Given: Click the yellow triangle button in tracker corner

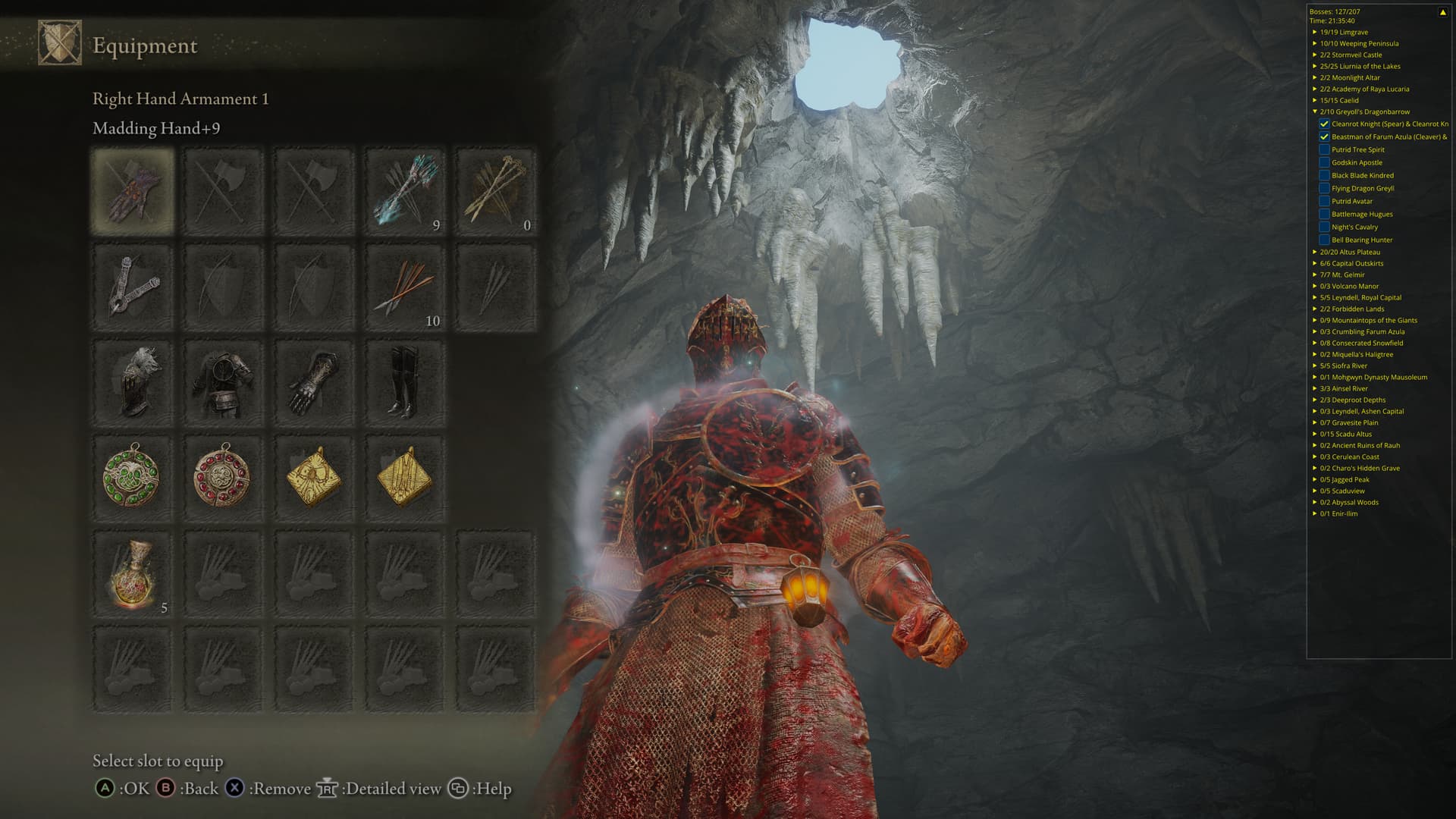Looking at the screenshot, I should (1442, 12).
